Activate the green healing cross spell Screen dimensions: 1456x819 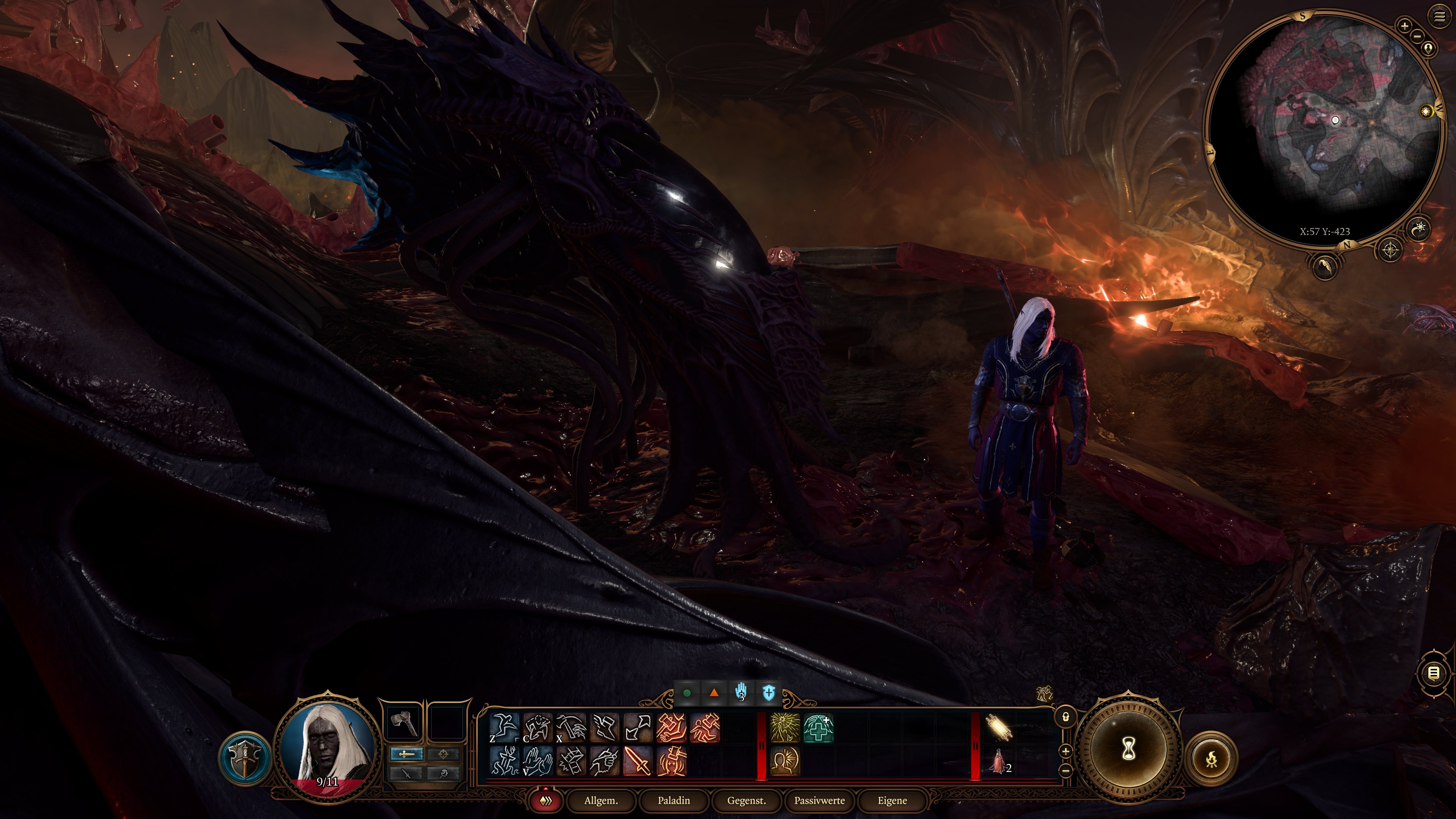point(818,728)
